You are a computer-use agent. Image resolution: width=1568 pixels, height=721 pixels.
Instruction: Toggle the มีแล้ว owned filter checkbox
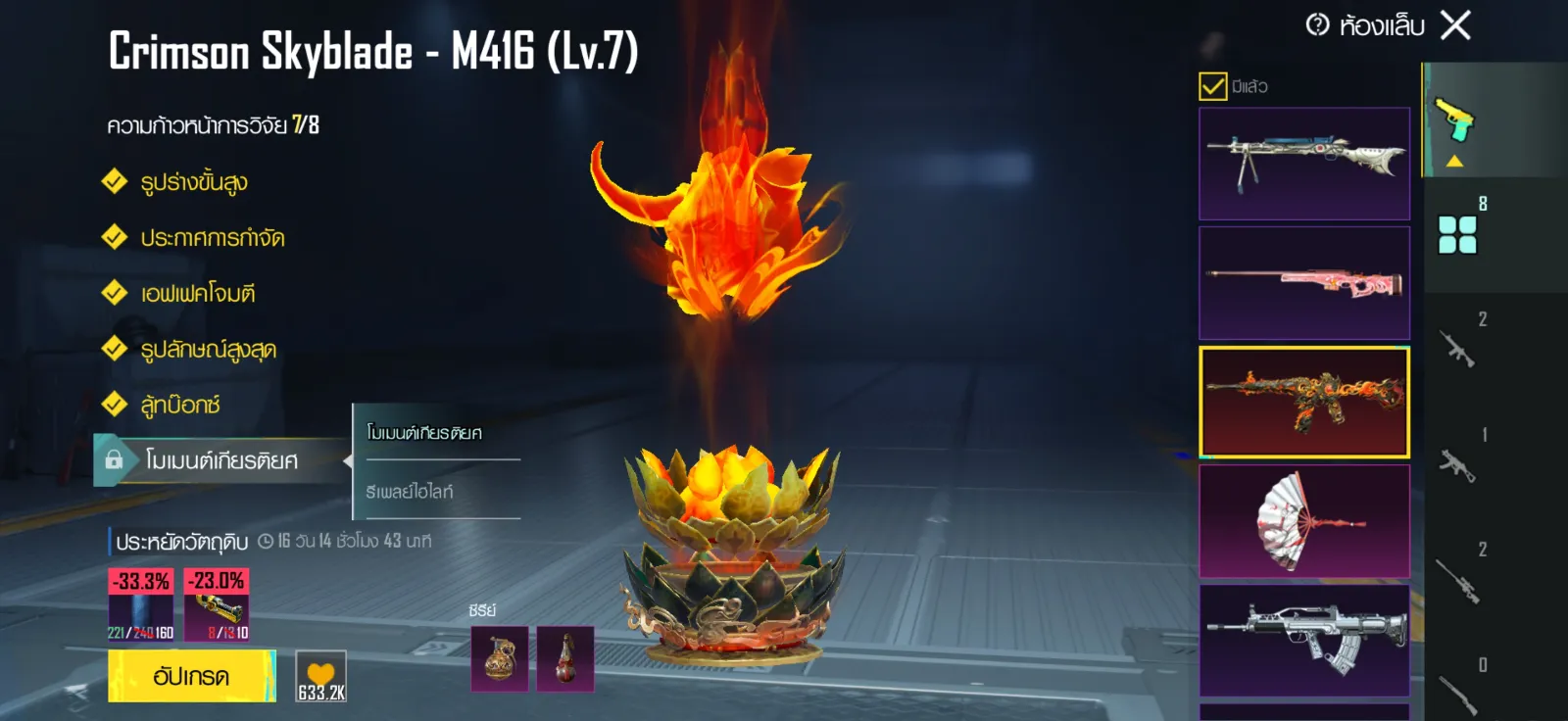1212,86
